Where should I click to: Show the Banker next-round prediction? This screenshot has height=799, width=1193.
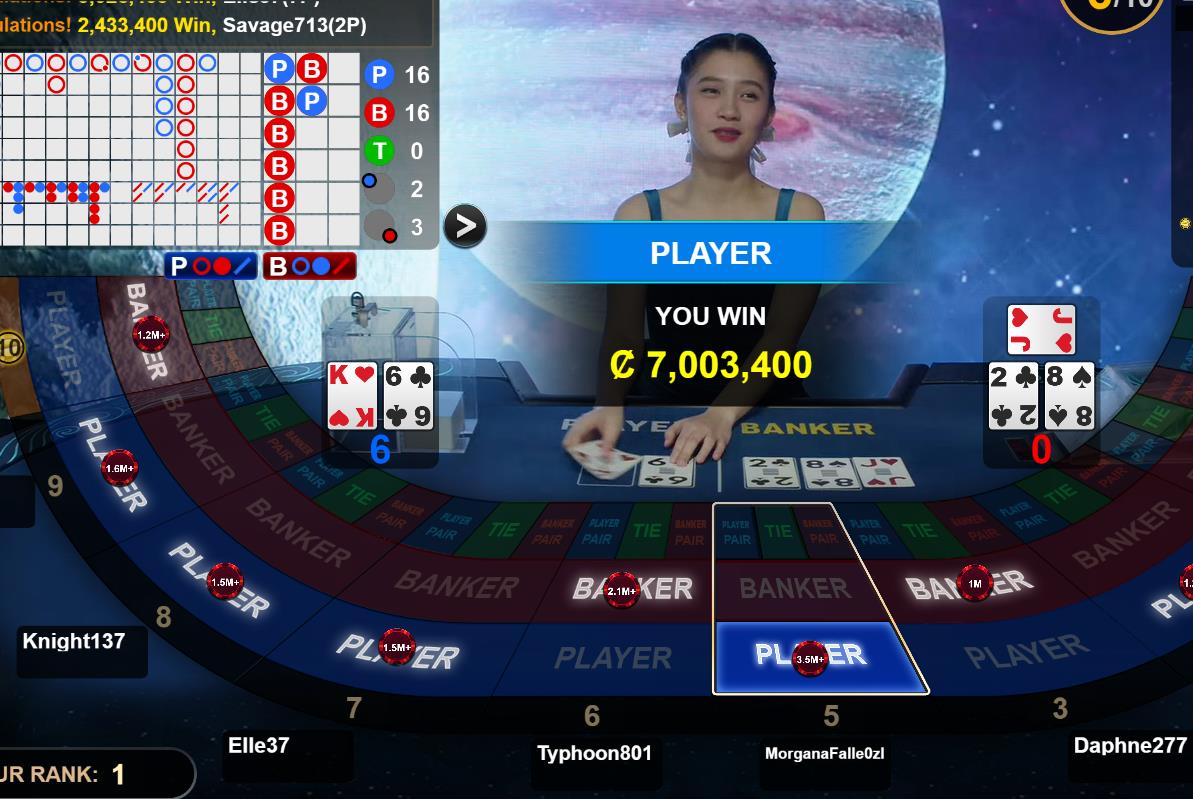tap(309, 266)
